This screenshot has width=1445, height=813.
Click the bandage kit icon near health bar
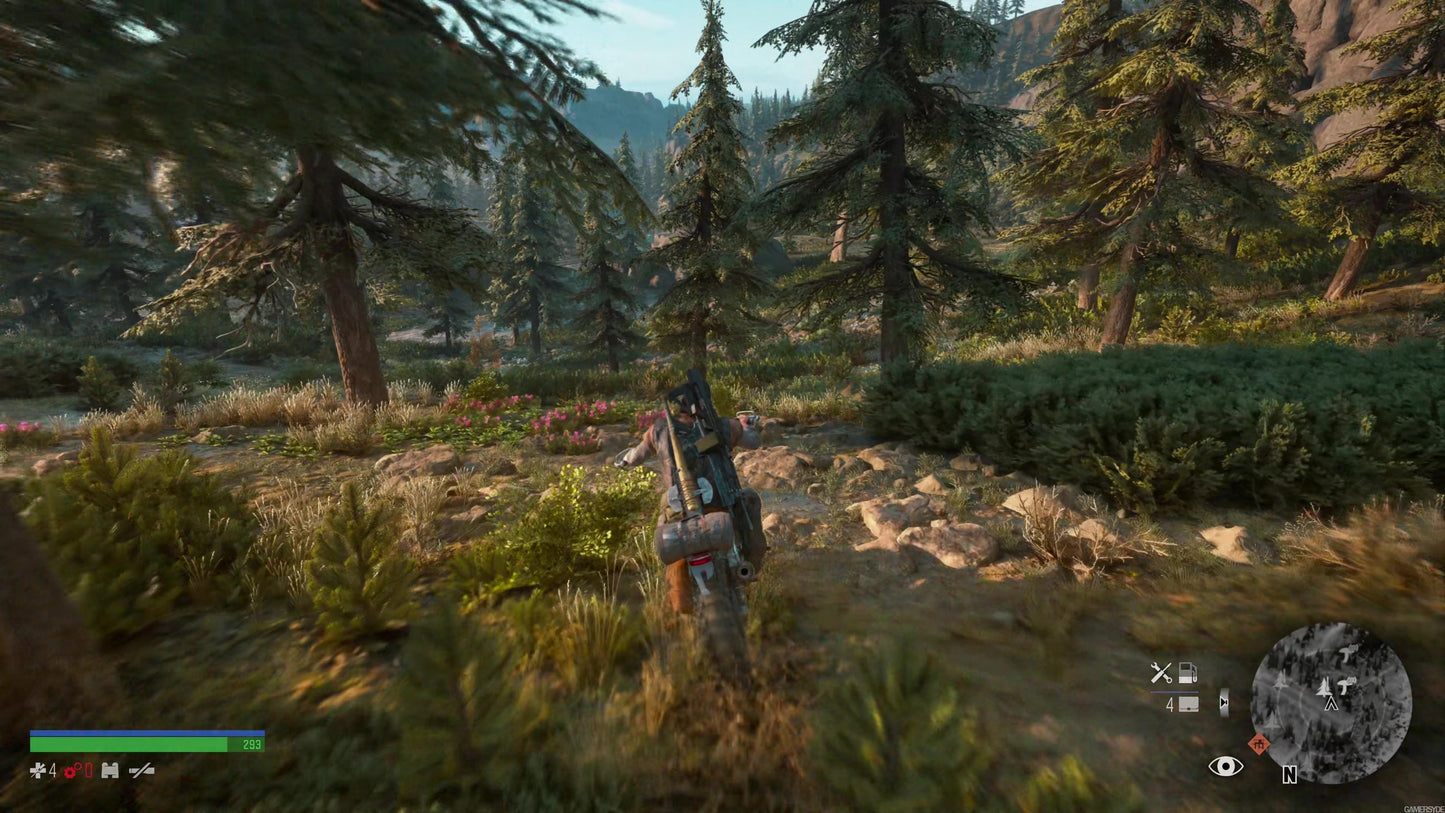pyautogui.click(x=110, y=771)
